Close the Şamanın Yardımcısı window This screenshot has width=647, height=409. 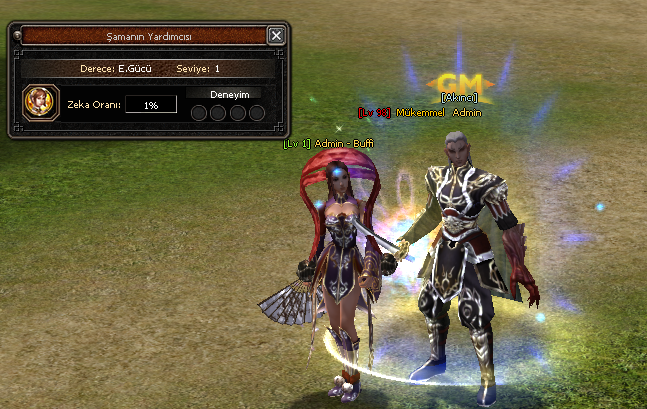276,36
